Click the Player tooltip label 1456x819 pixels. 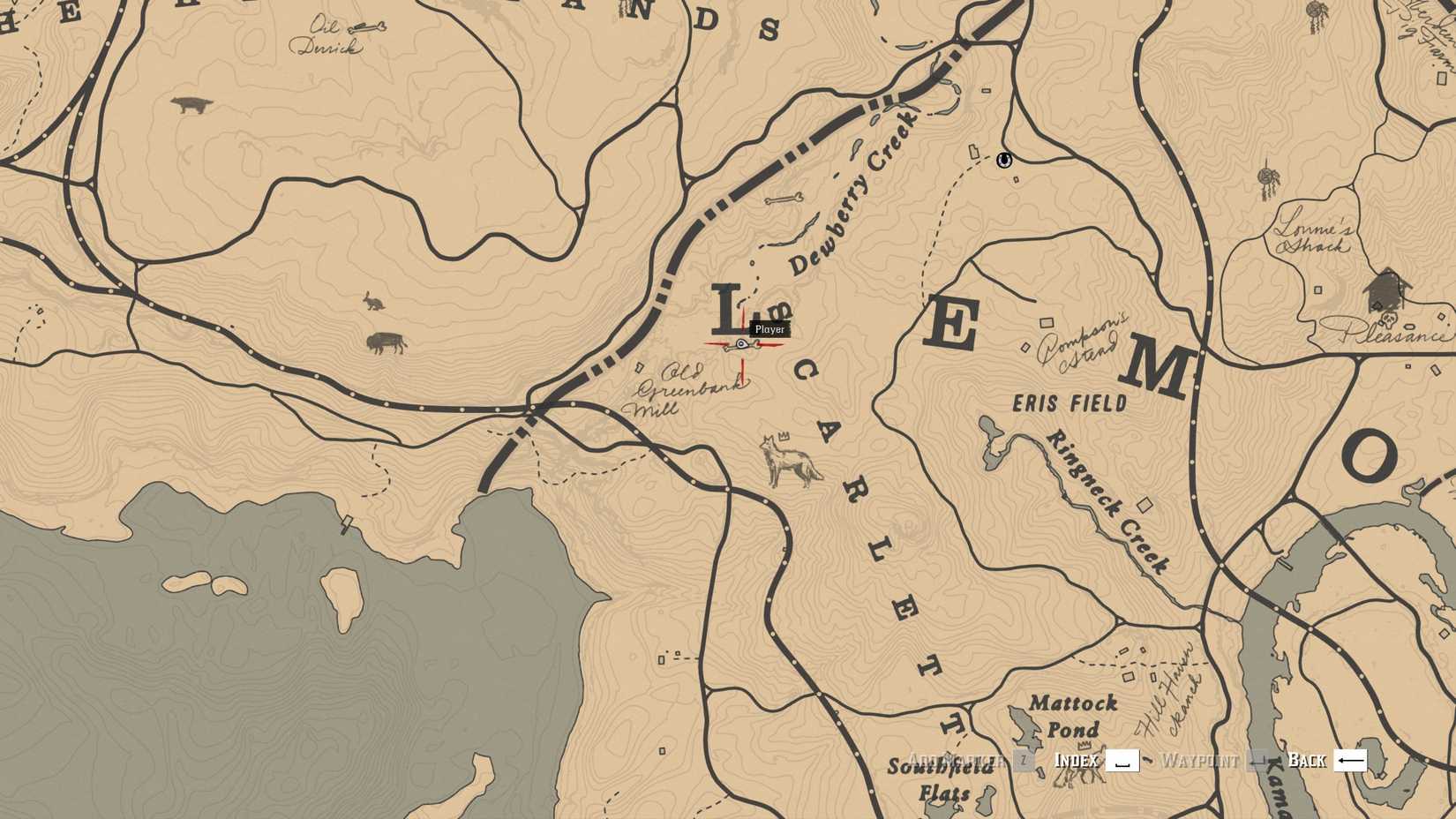pos(769,329)
